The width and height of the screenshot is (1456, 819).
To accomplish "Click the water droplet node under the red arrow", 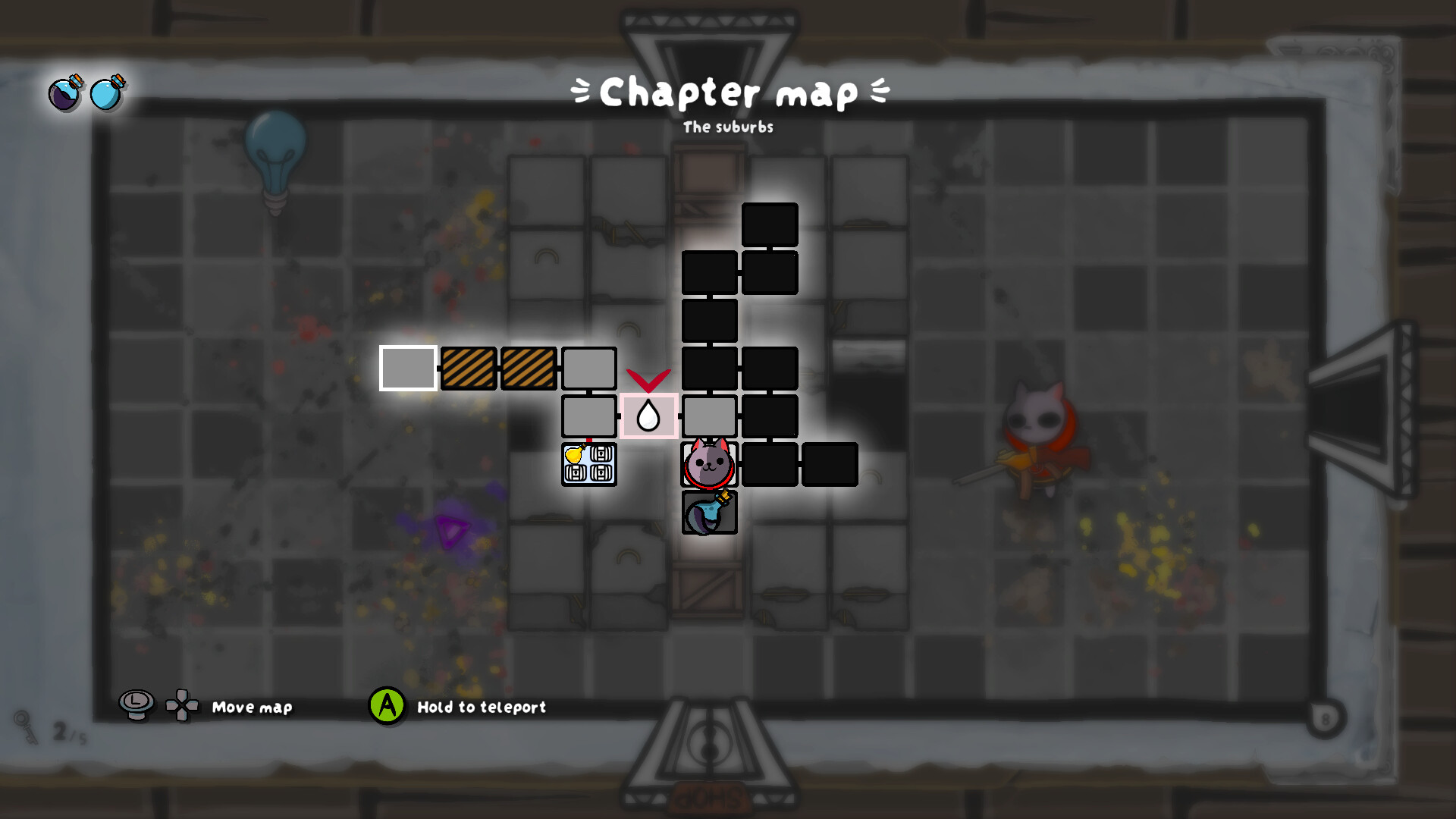I will click(649, 416).
